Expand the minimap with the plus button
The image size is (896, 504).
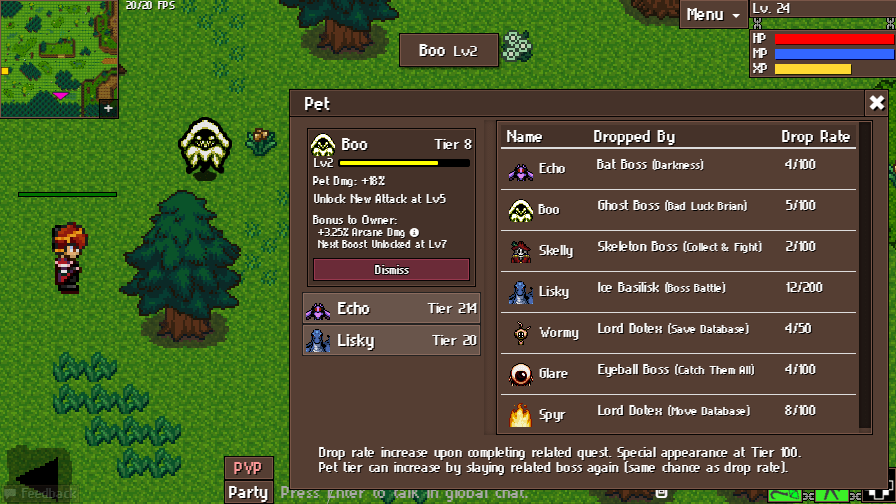(x=108, y=108)
